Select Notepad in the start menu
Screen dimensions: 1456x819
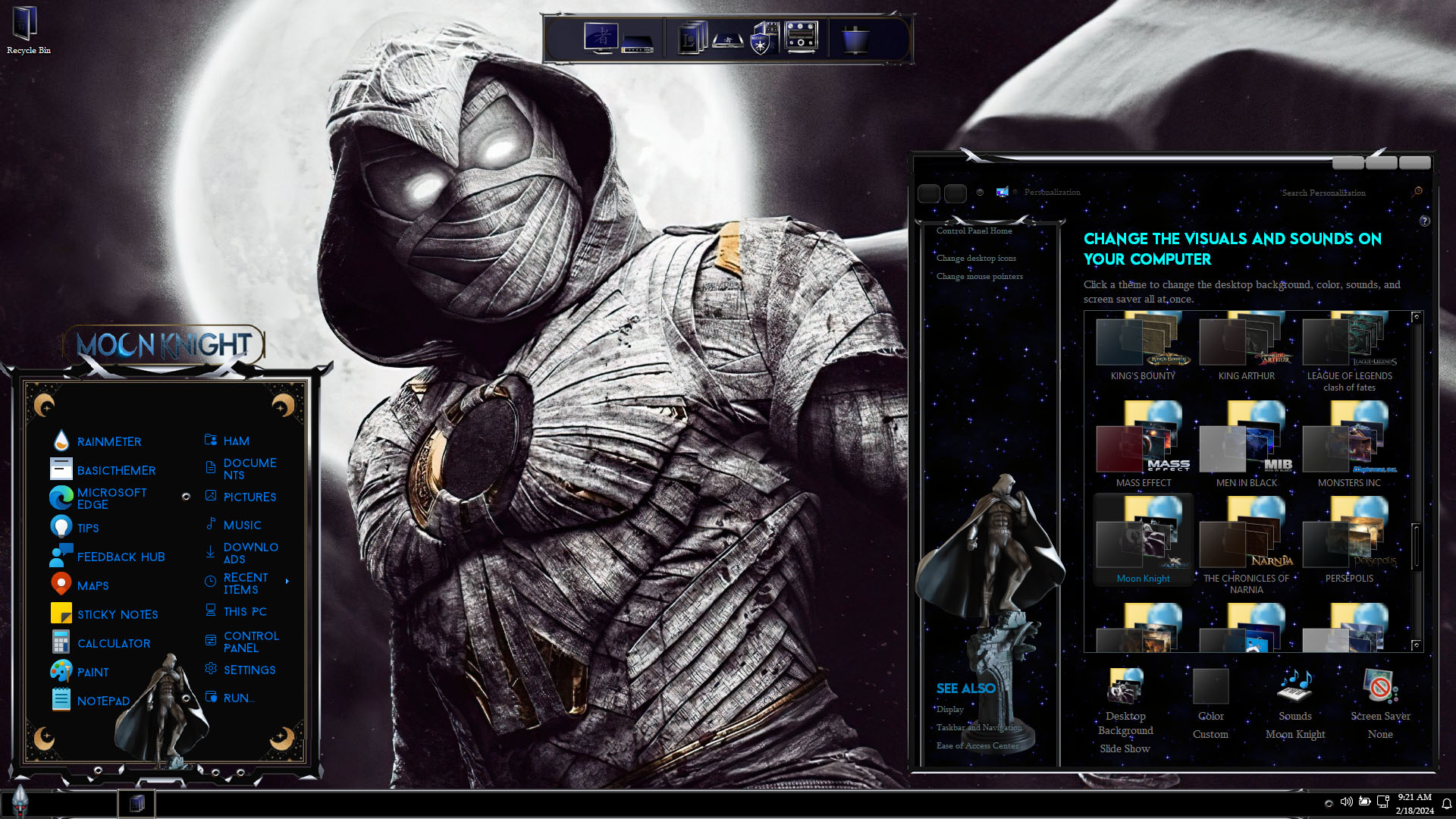103,701
